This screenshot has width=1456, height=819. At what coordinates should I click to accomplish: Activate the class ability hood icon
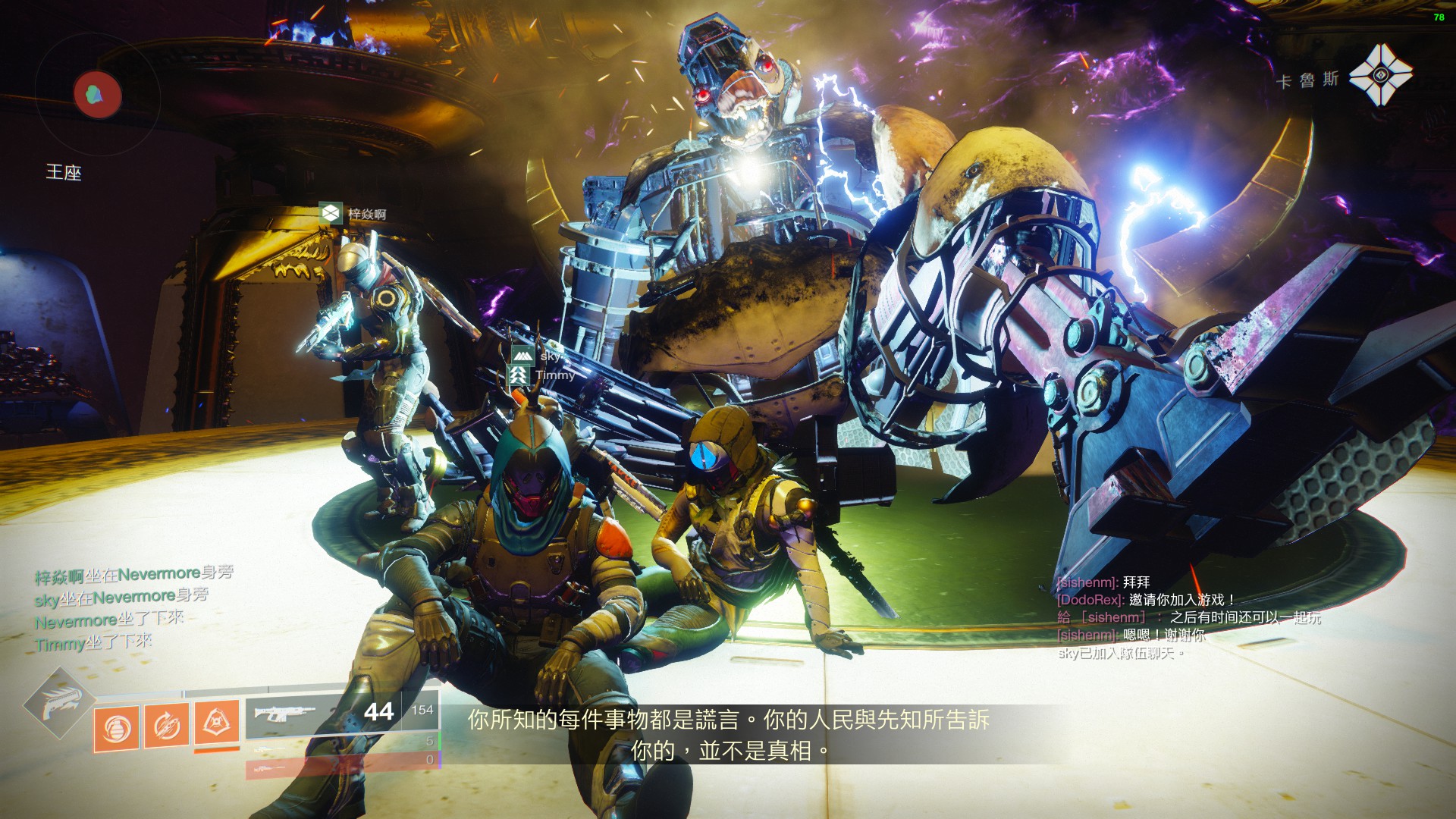(217, 723)
